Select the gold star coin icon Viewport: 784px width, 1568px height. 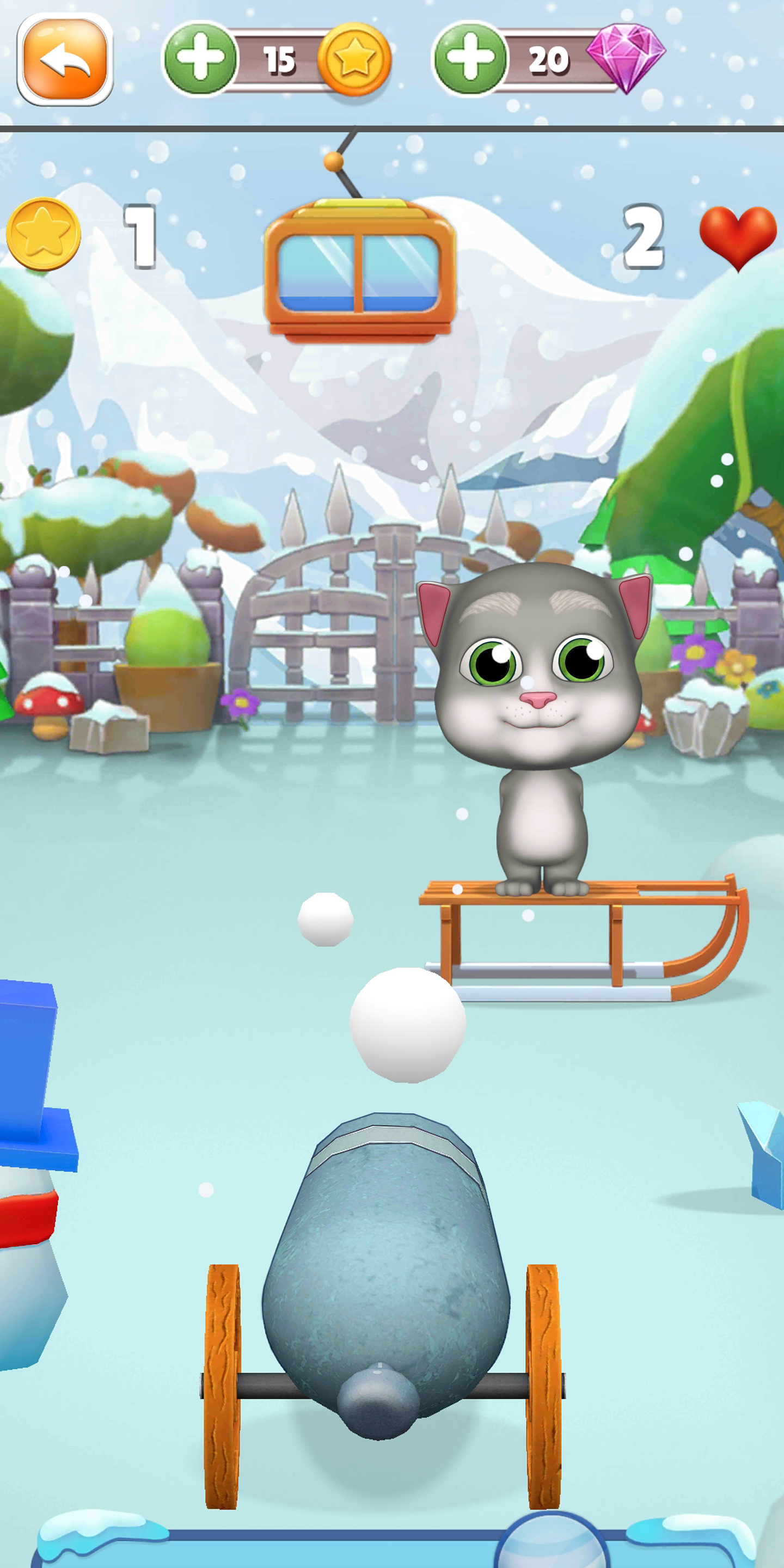click(x=357, y=58)
